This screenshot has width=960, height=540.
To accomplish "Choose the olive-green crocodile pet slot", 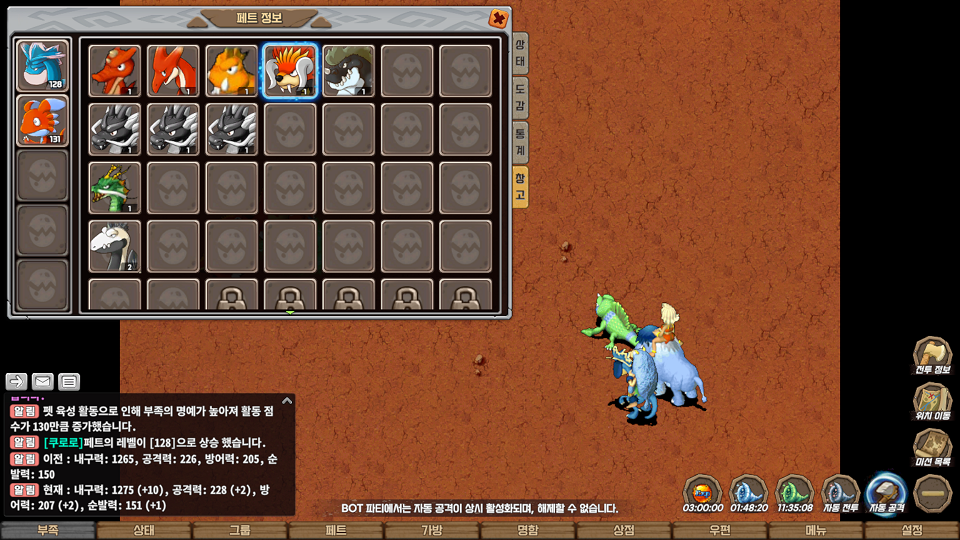I will (x=348, y=71).
